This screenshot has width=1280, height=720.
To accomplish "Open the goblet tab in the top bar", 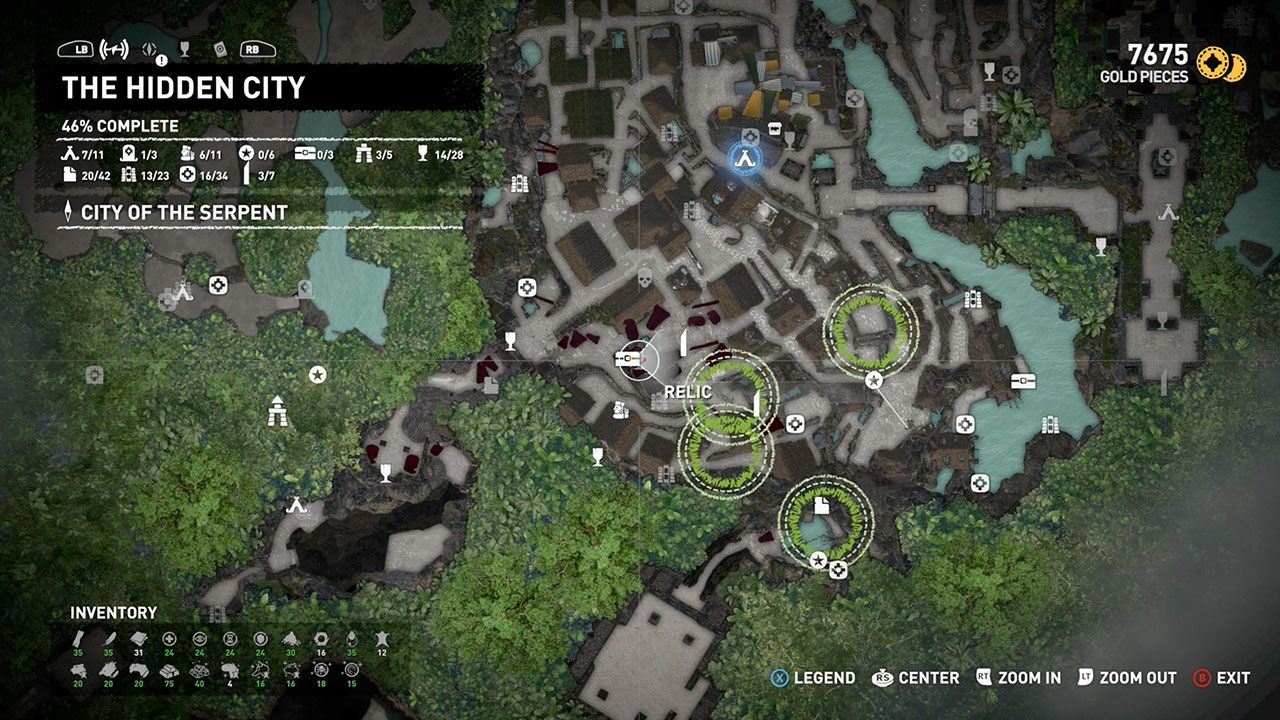I will tap(184, 49).
